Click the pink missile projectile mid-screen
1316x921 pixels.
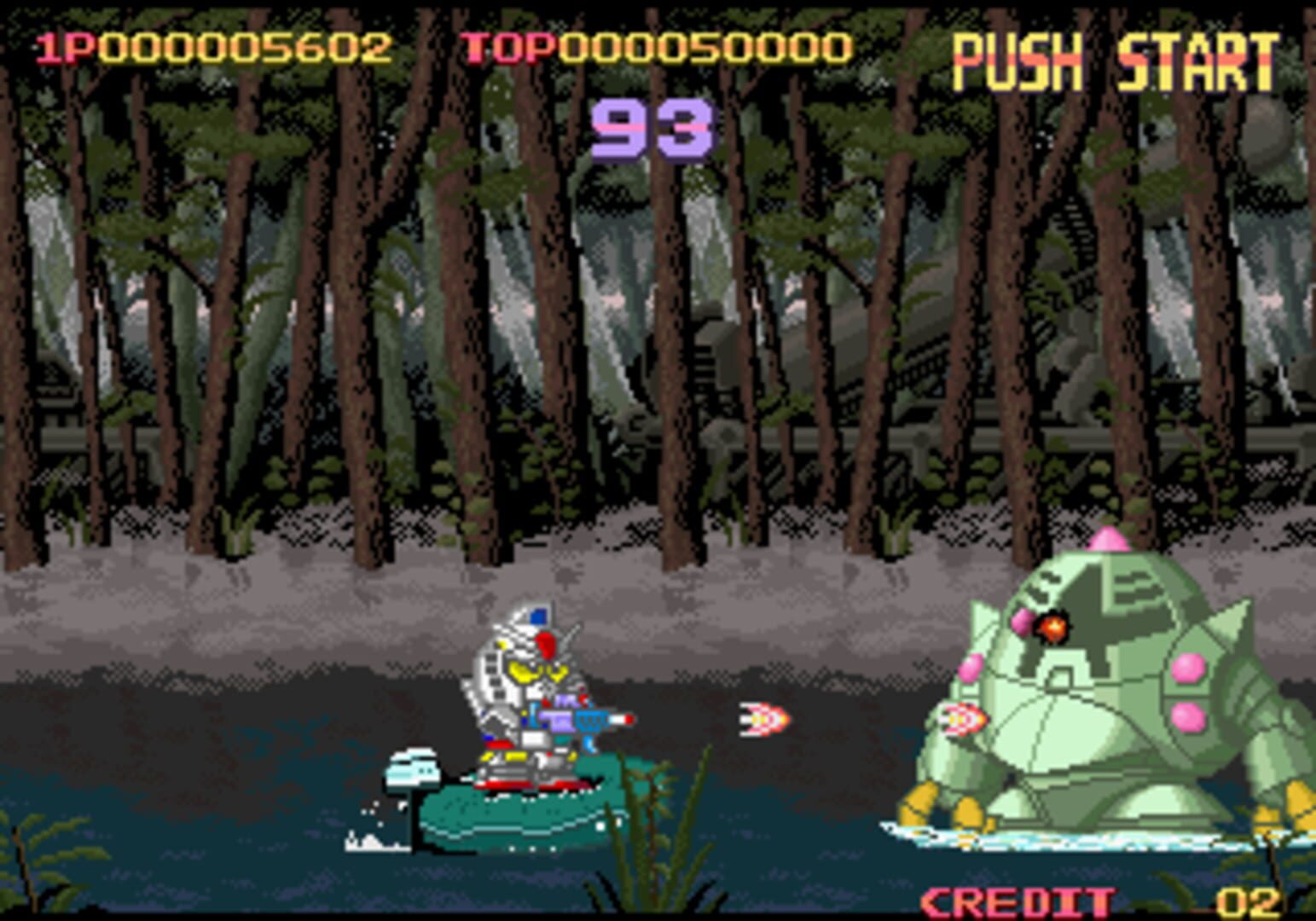click(x=763, y=719)
